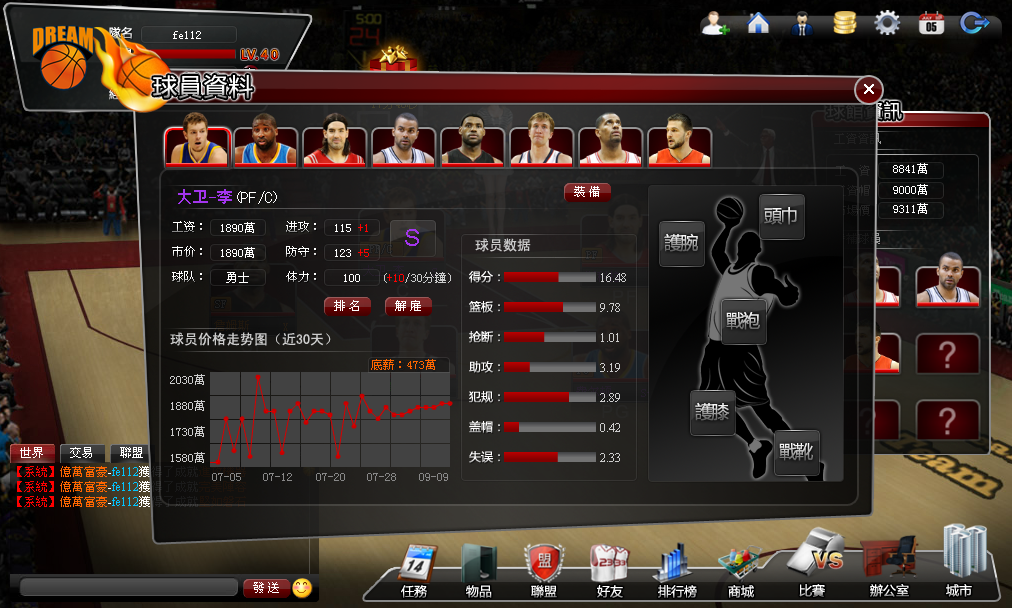Click the 排名 ranking button
The image size is (1012, 608).
coord(347,306)
